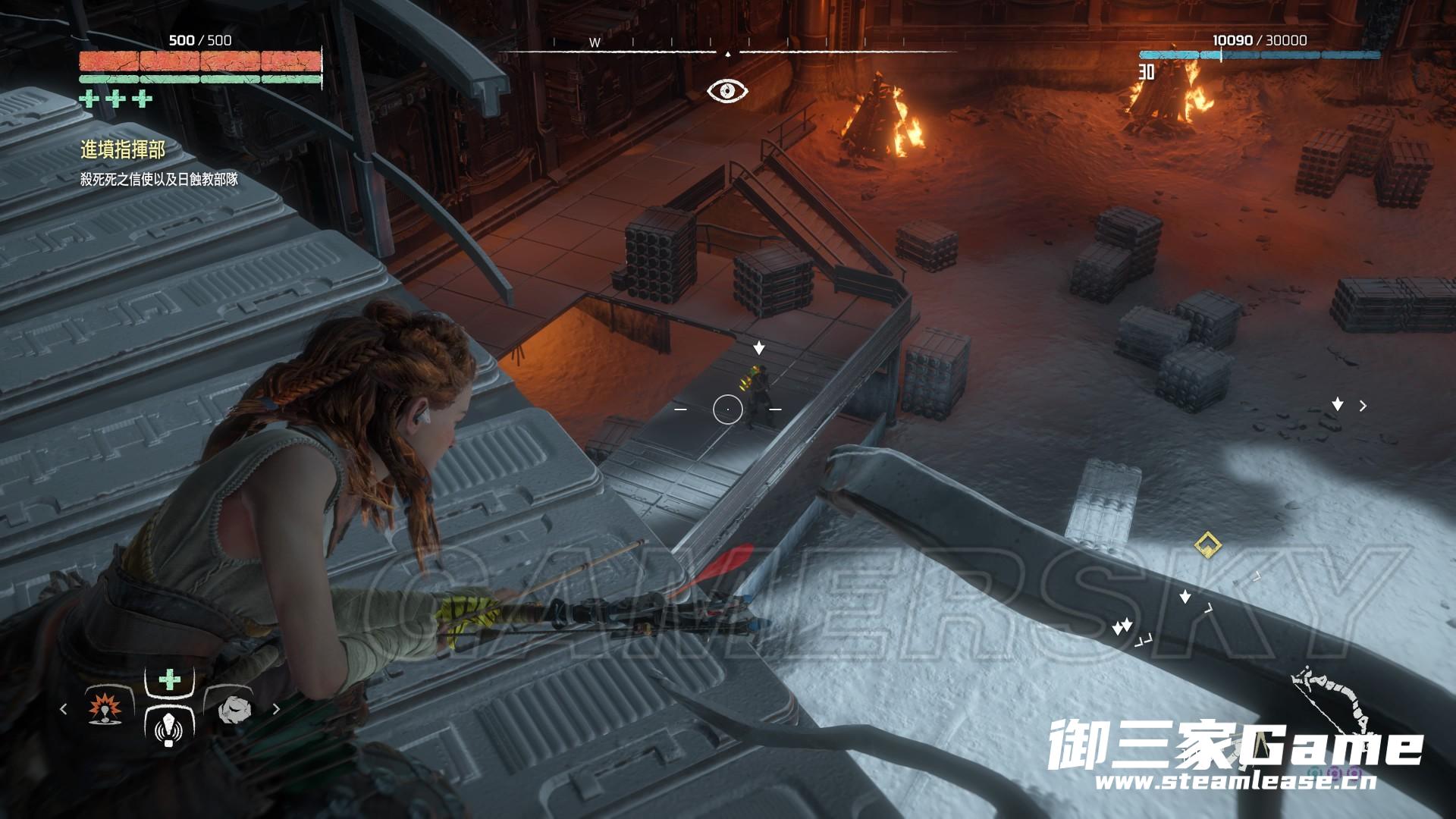Cycle tools with the left arrow
The height and width of the screenshot is (819, 1456).
(x=64, y=709)
